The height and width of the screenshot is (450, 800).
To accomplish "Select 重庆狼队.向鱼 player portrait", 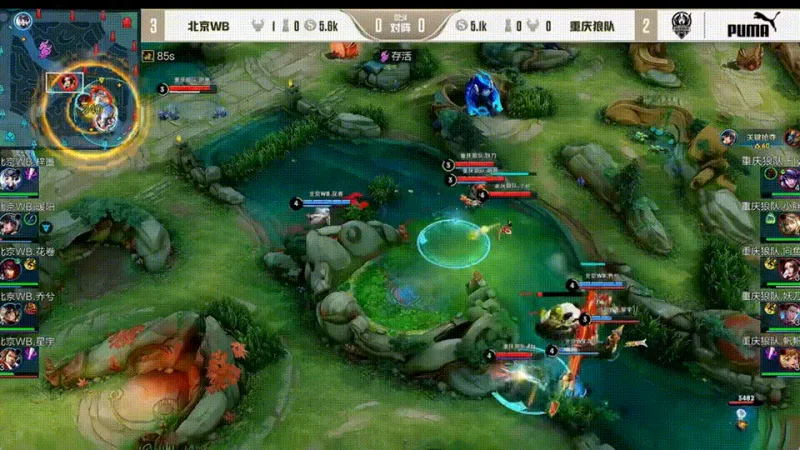I will [788, 269].
